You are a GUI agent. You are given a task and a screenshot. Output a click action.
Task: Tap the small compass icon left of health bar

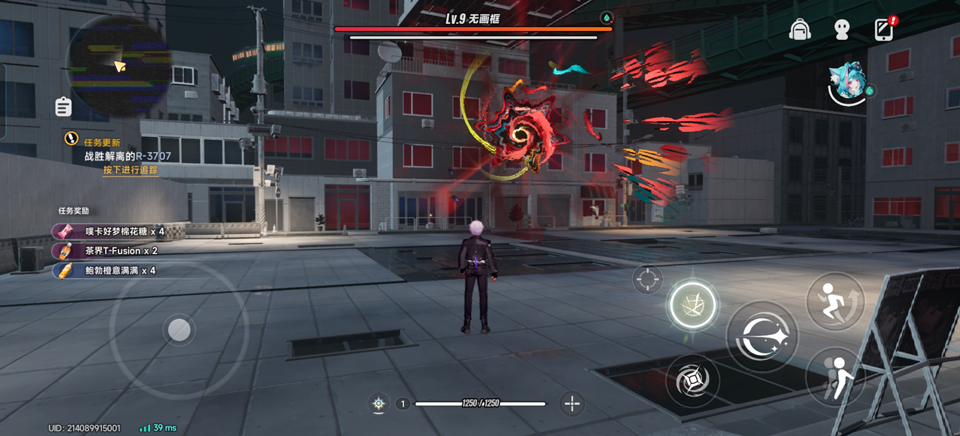379,404
